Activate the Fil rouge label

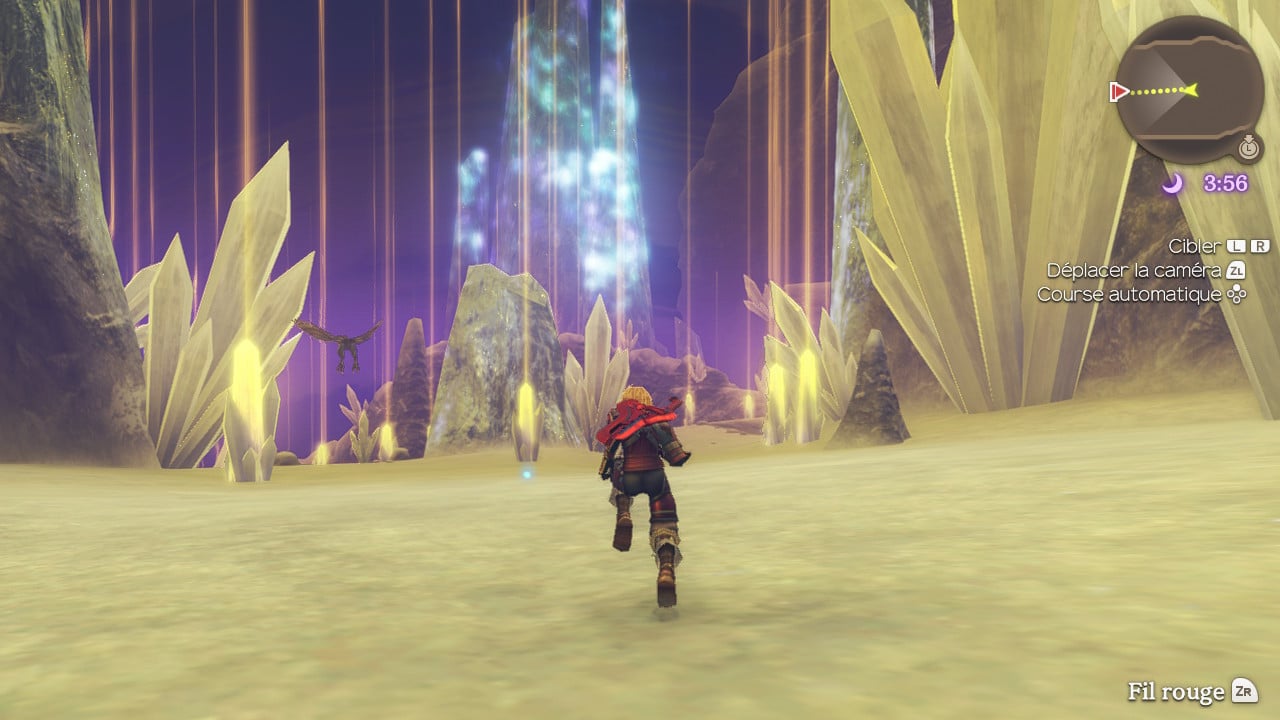tap(1176, 692)
